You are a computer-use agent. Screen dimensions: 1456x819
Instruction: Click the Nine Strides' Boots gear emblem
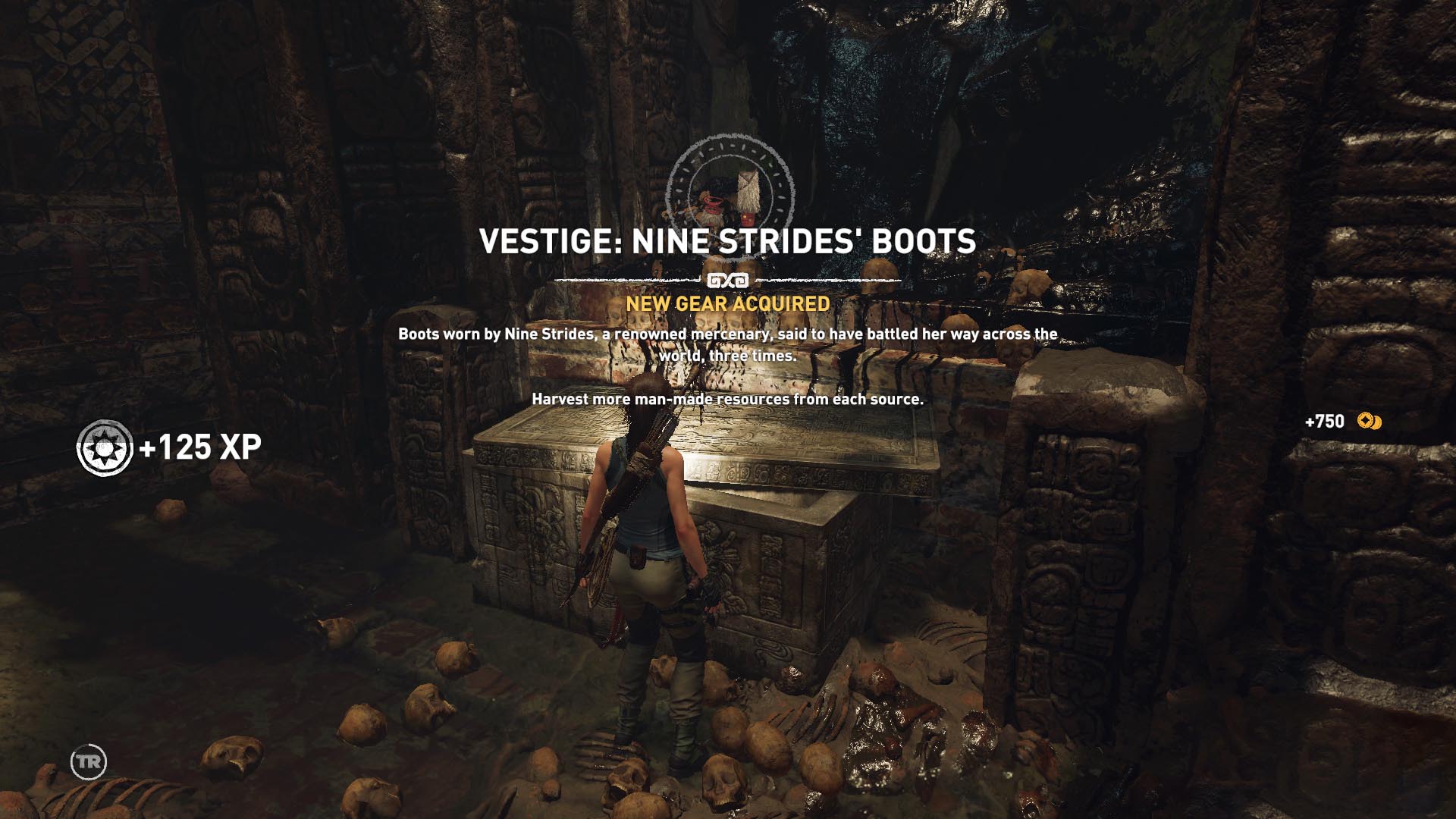[730, 190]
